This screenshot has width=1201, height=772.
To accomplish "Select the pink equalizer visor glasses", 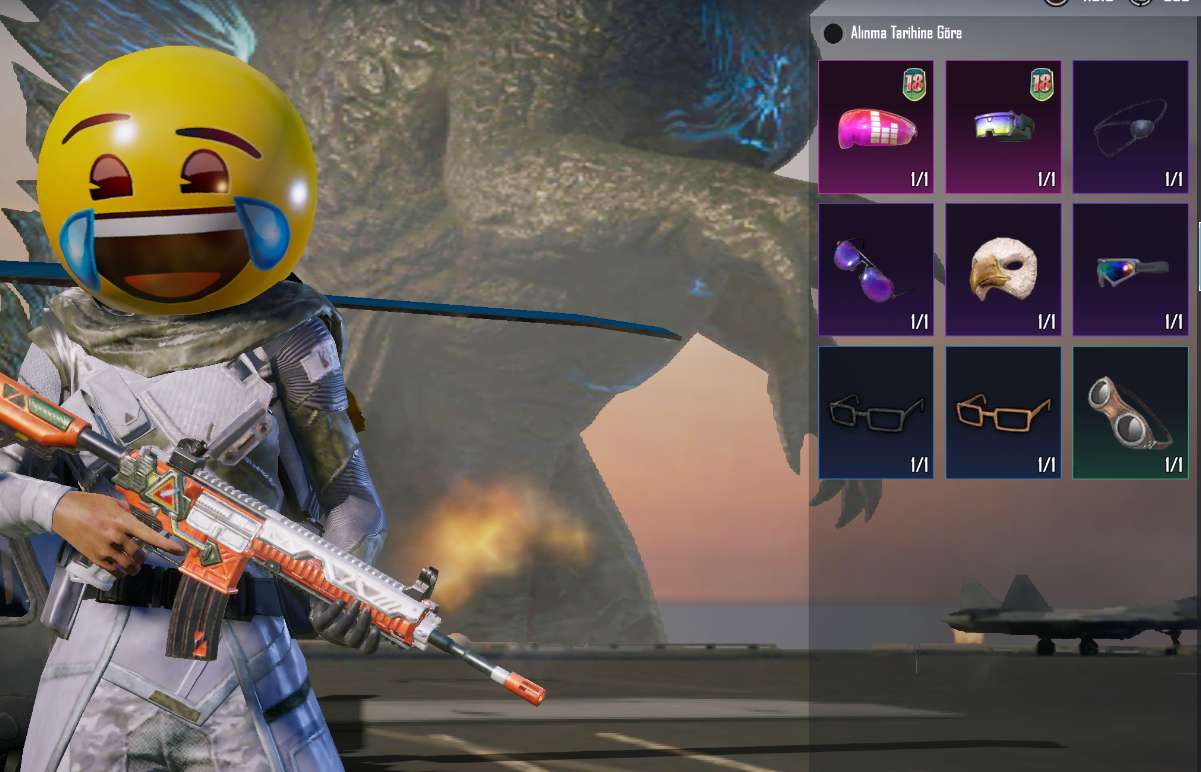I will tap(876, 127).
